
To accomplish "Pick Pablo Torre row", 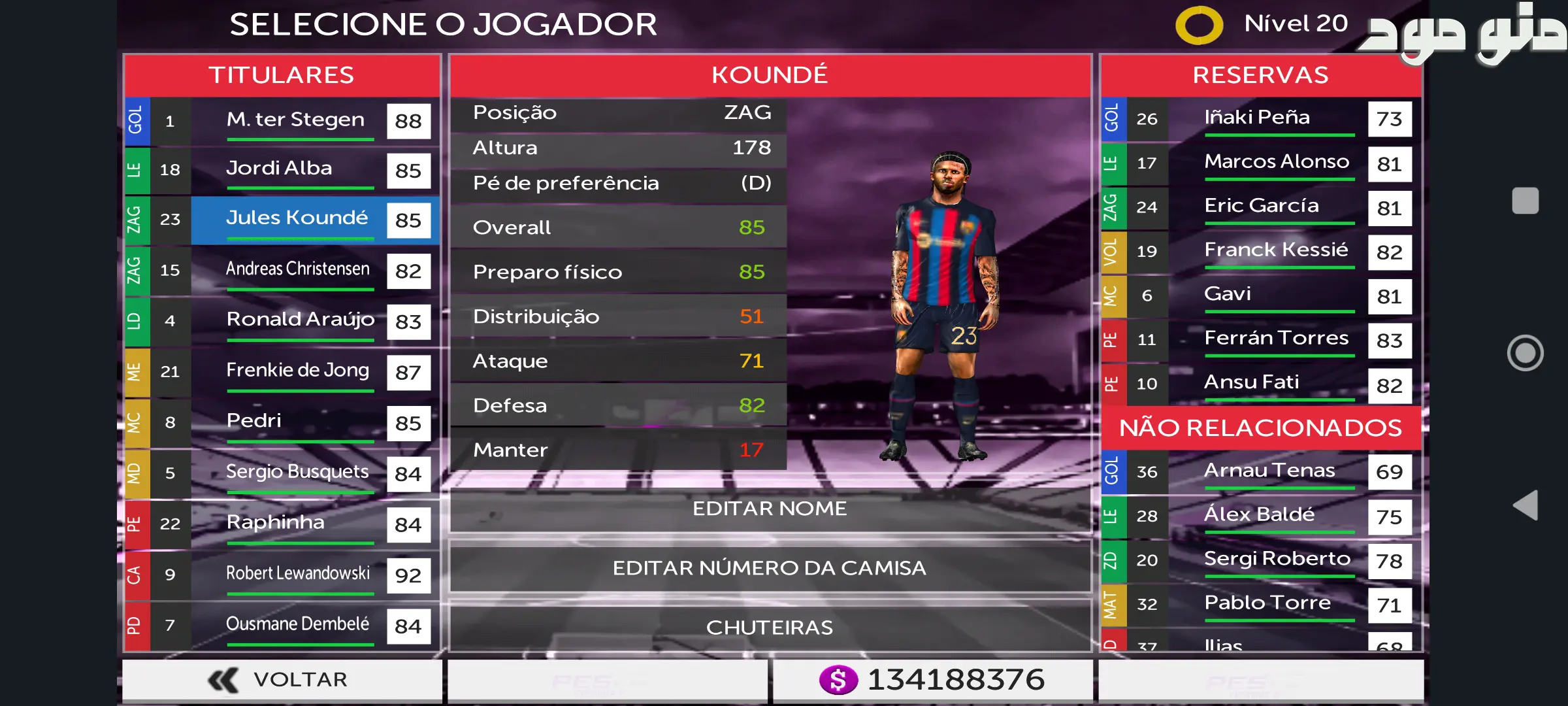I will click(1261, 604).
